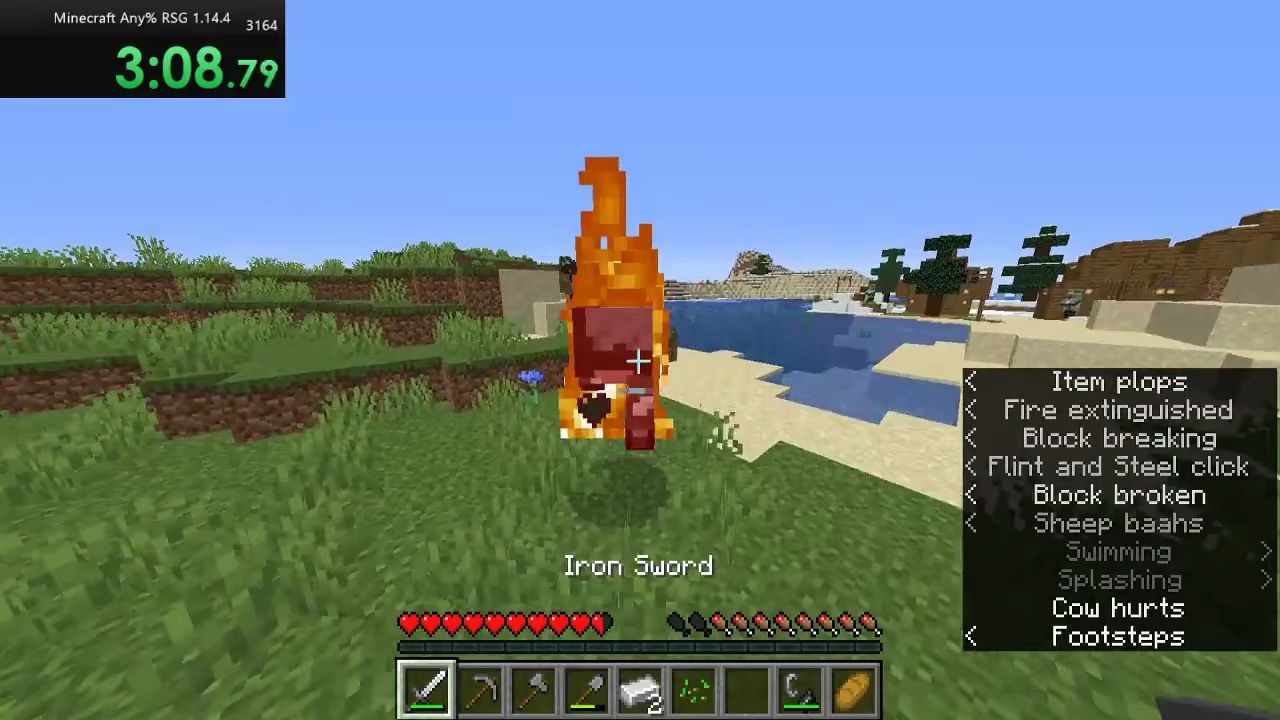
Task: Toggle the Cow hurts subtitle
Action: [1117, 608]
